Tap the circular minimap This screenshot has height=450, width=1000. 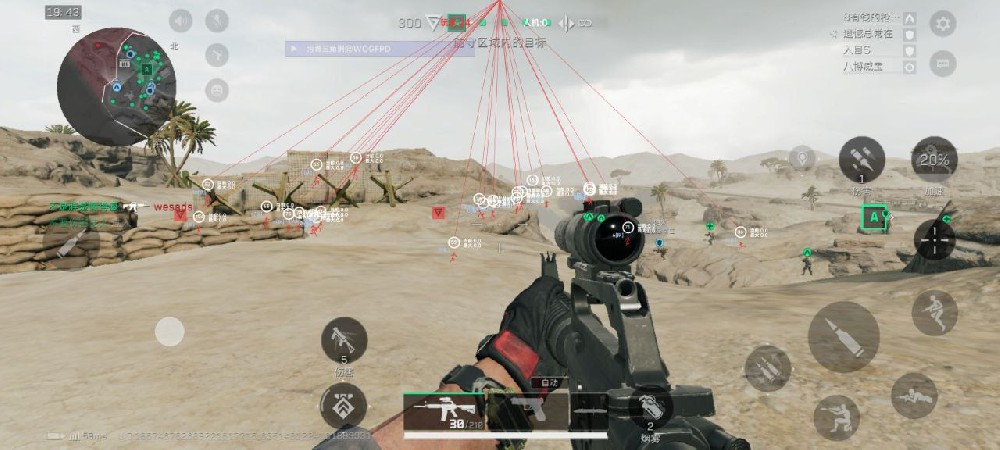tap(116, 85)
